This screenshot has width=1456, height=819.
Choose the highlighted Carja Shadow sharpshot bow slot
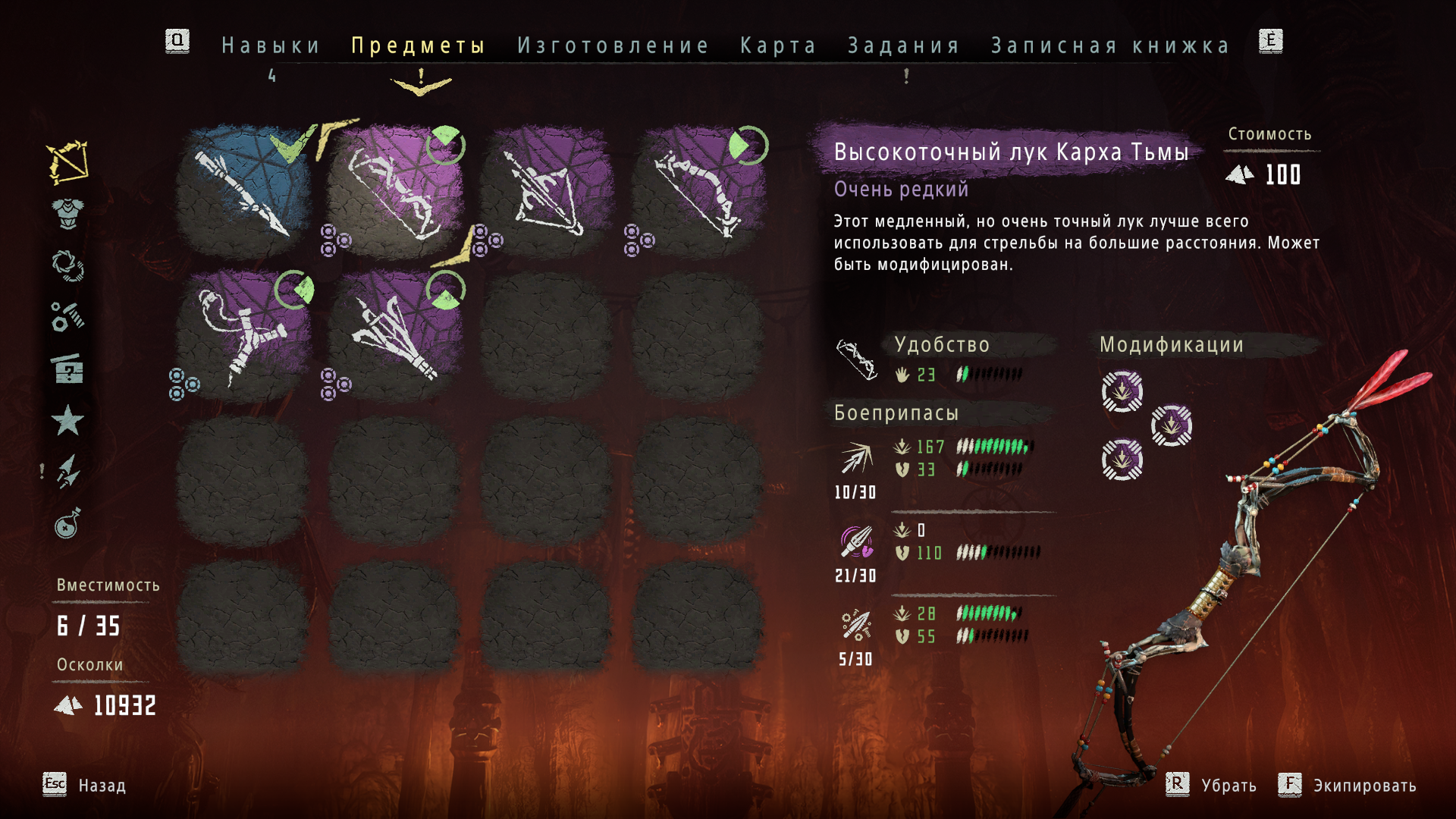pyautogui.click(x=395, y=191)
